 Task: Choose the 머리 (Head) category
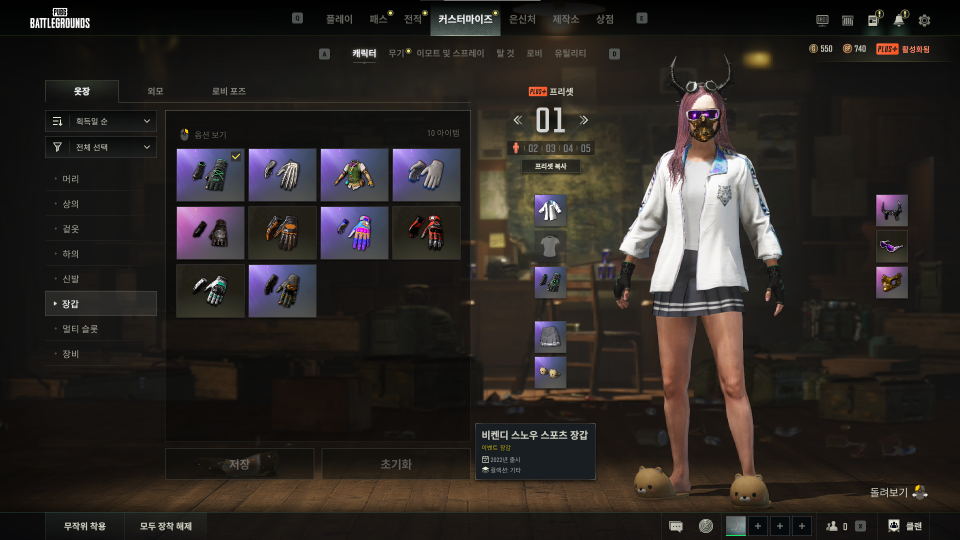71,179
